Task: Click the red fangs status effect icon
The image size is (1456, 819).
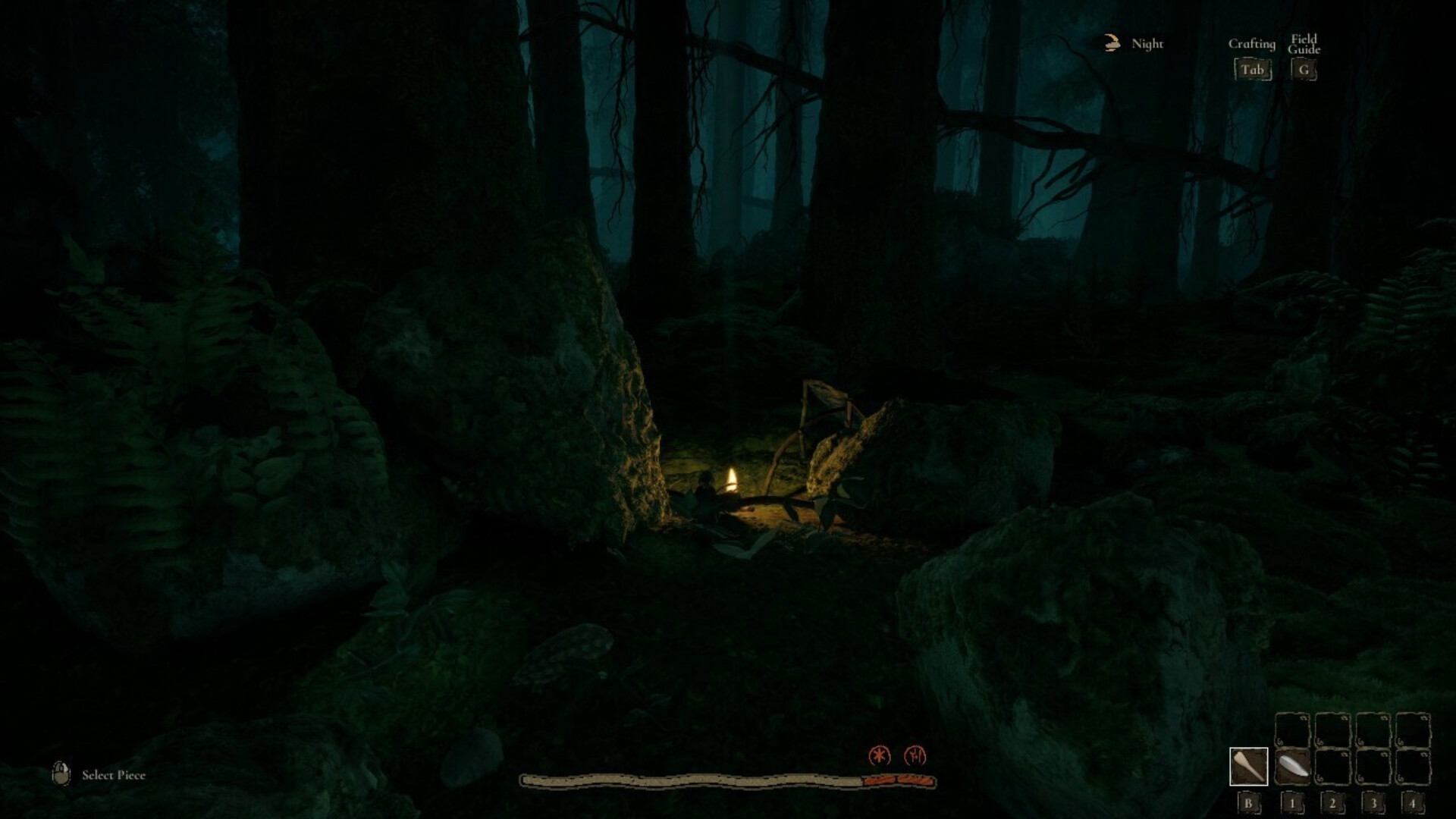Action: click(914, 755)
